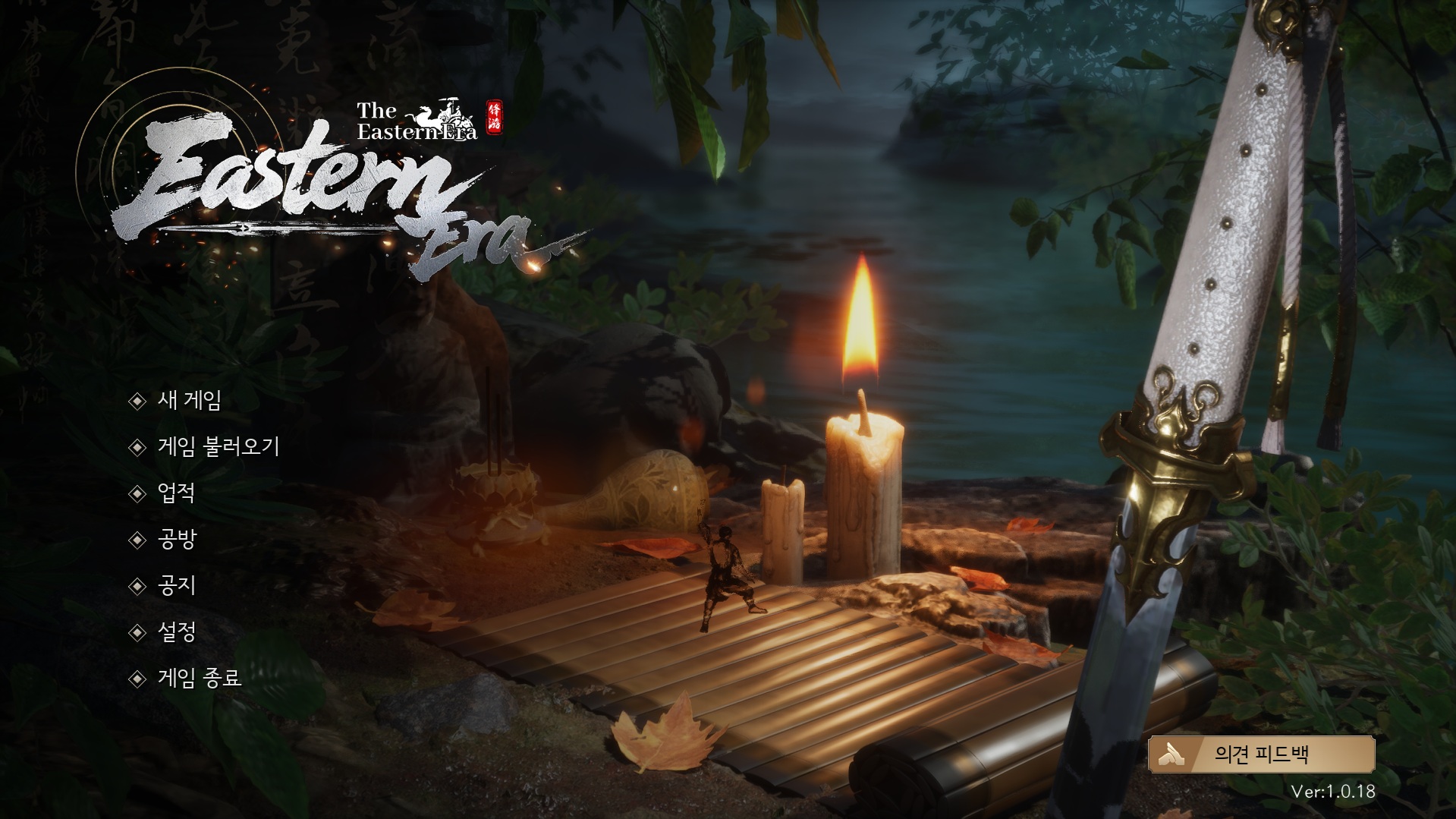
Task: Open 게임 불러오기 to load a save
Action: (219, 446)
